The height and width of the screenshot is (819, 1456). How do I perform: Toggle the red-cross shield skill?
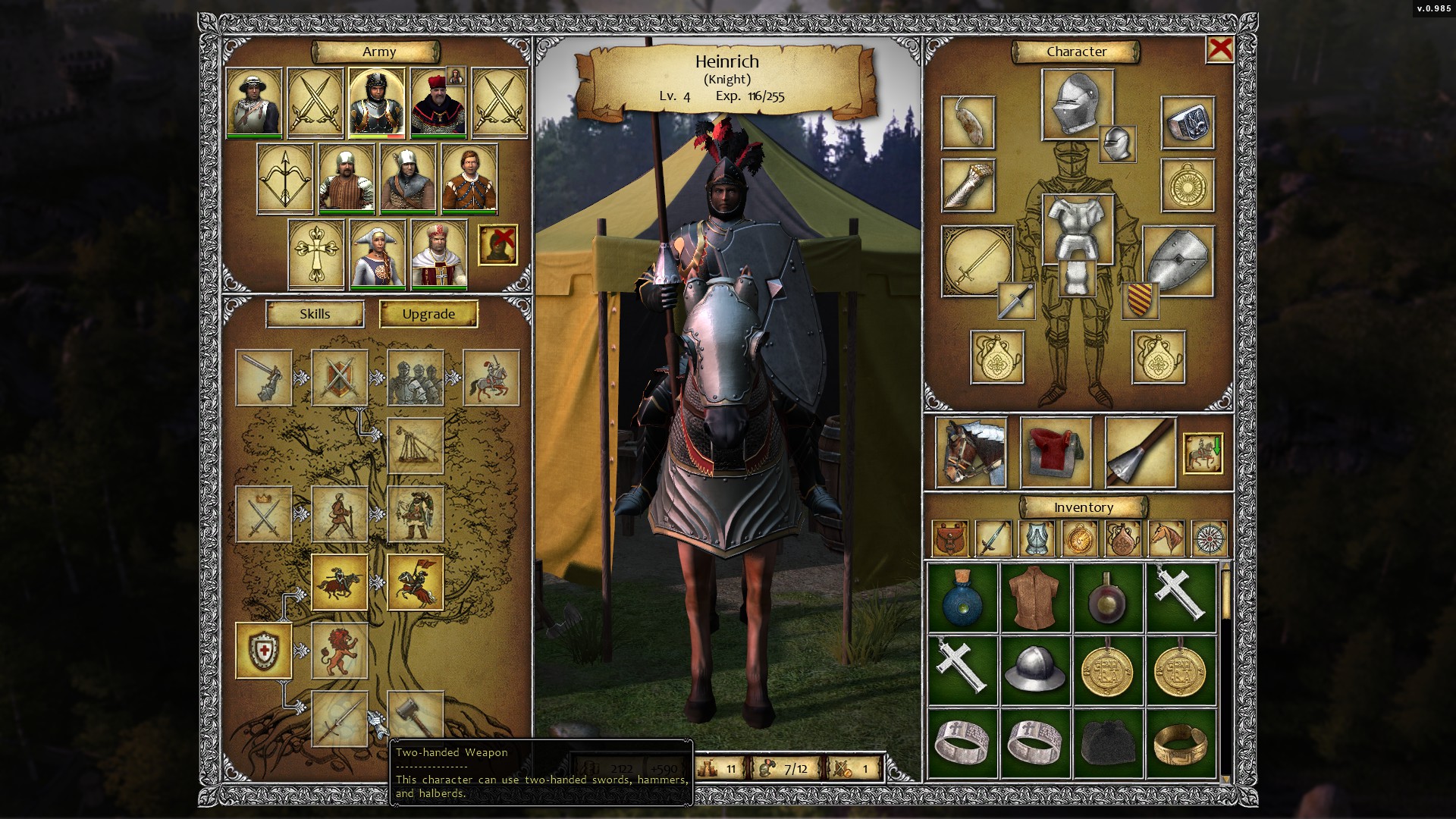point(265,650)
